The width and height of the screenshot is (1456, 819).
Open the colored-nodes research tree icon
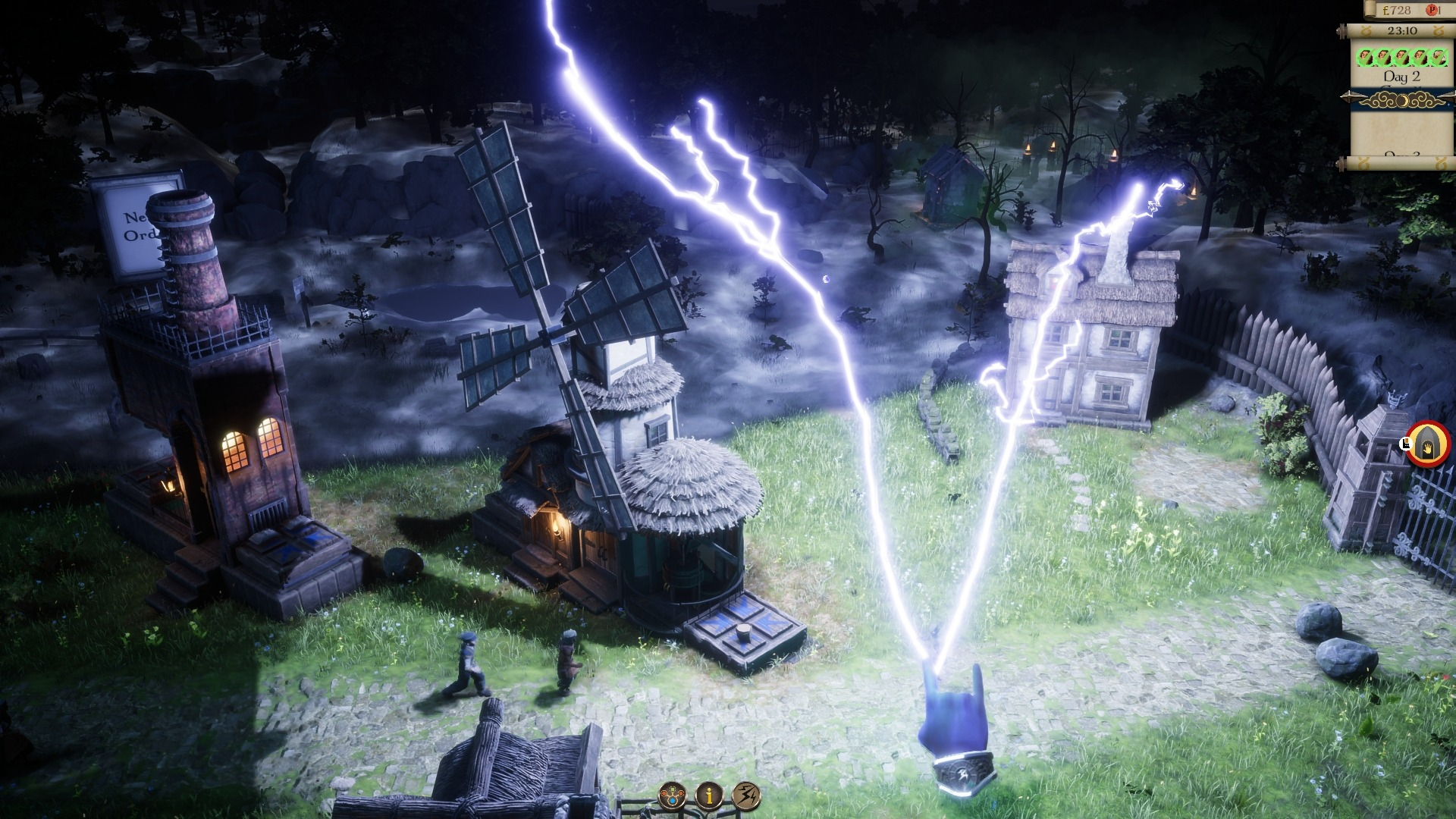[x=672, y=795]
